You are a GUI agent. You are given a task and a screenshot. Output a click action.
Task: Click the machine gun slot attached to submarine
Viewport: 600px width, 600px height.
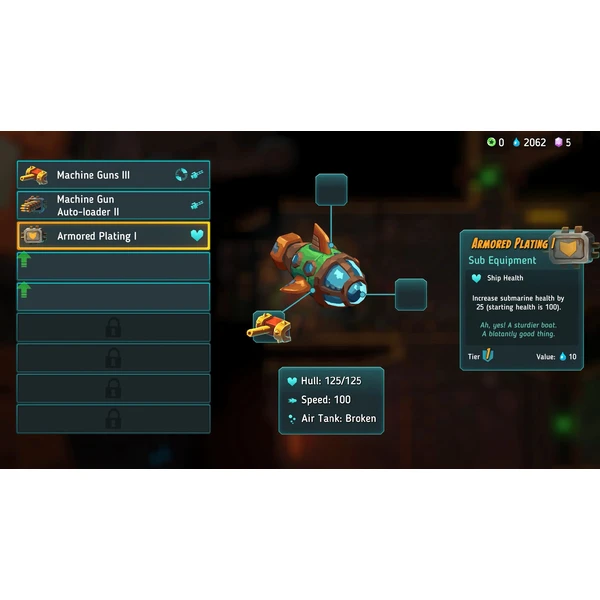[267, 324]
